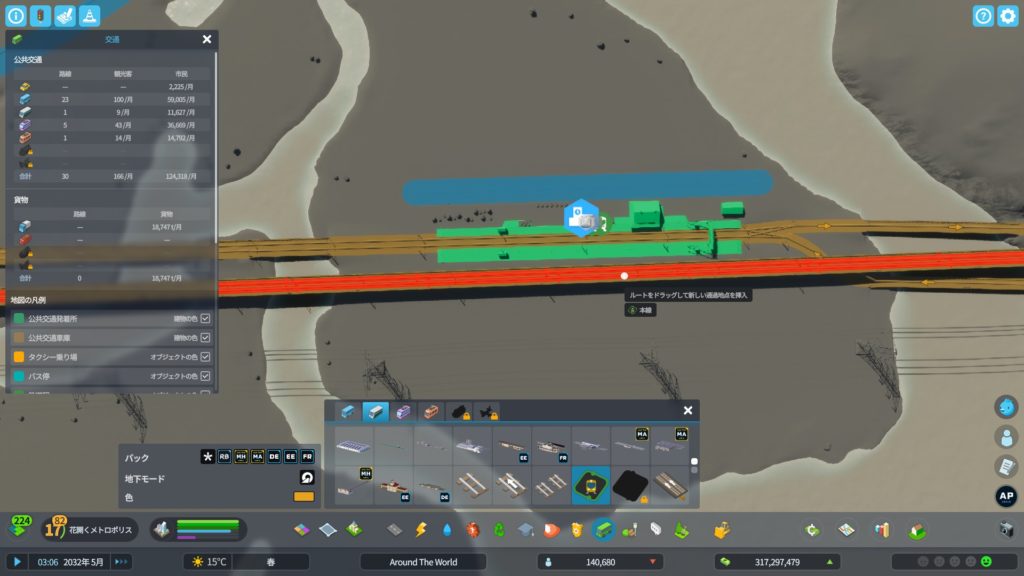Open the water droplet toolbar menu

click(447, 529)
